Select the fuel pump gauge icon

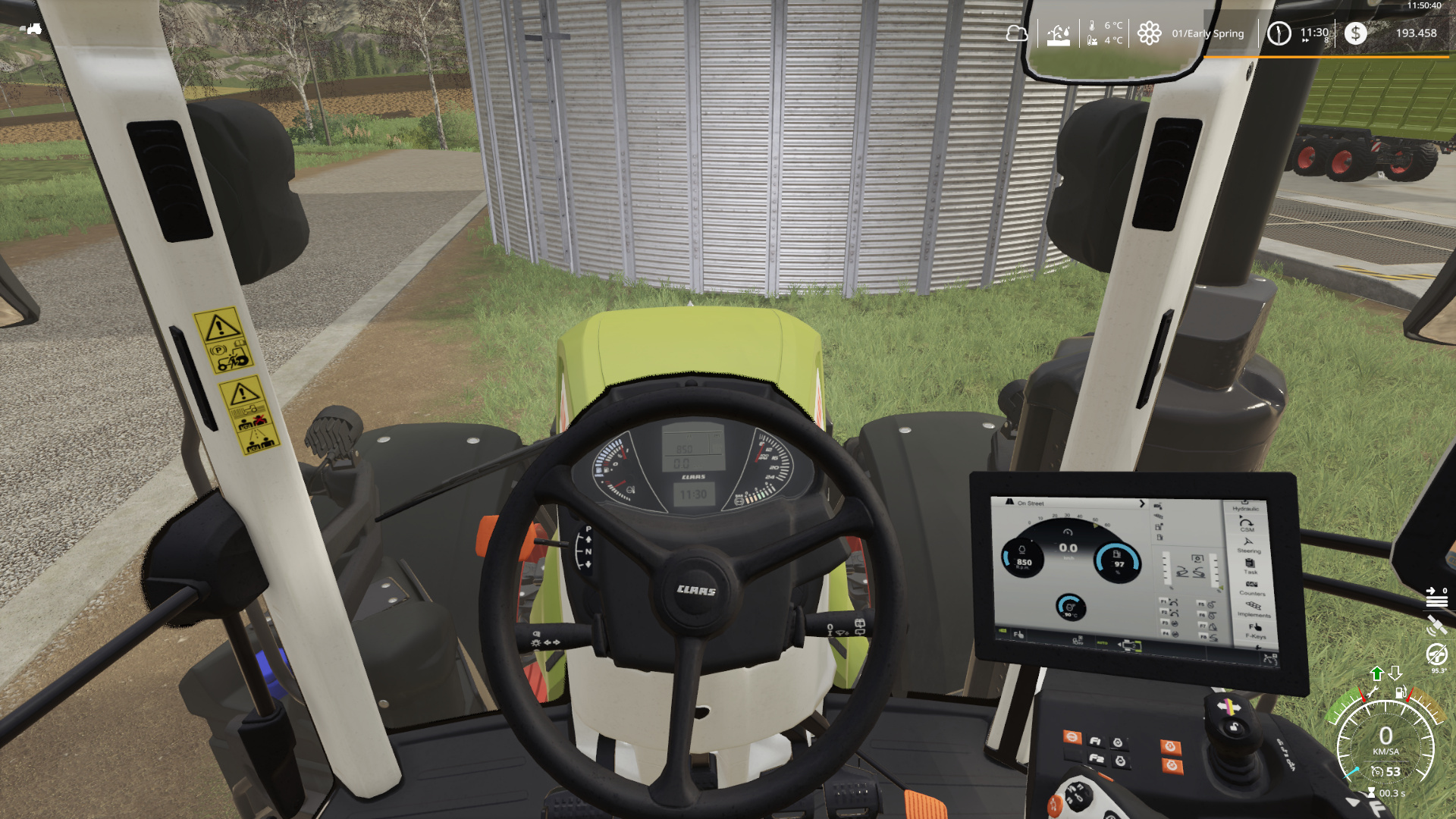(1401, 692)
